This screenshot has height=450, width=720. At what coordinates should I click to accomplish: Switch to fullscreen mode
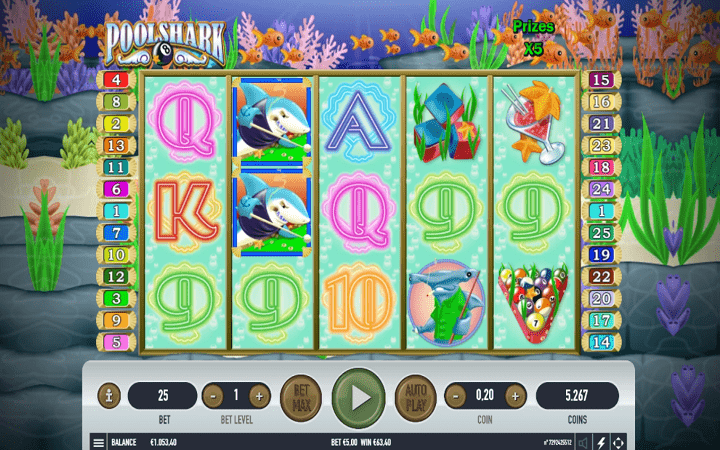(x=619, y=441)
